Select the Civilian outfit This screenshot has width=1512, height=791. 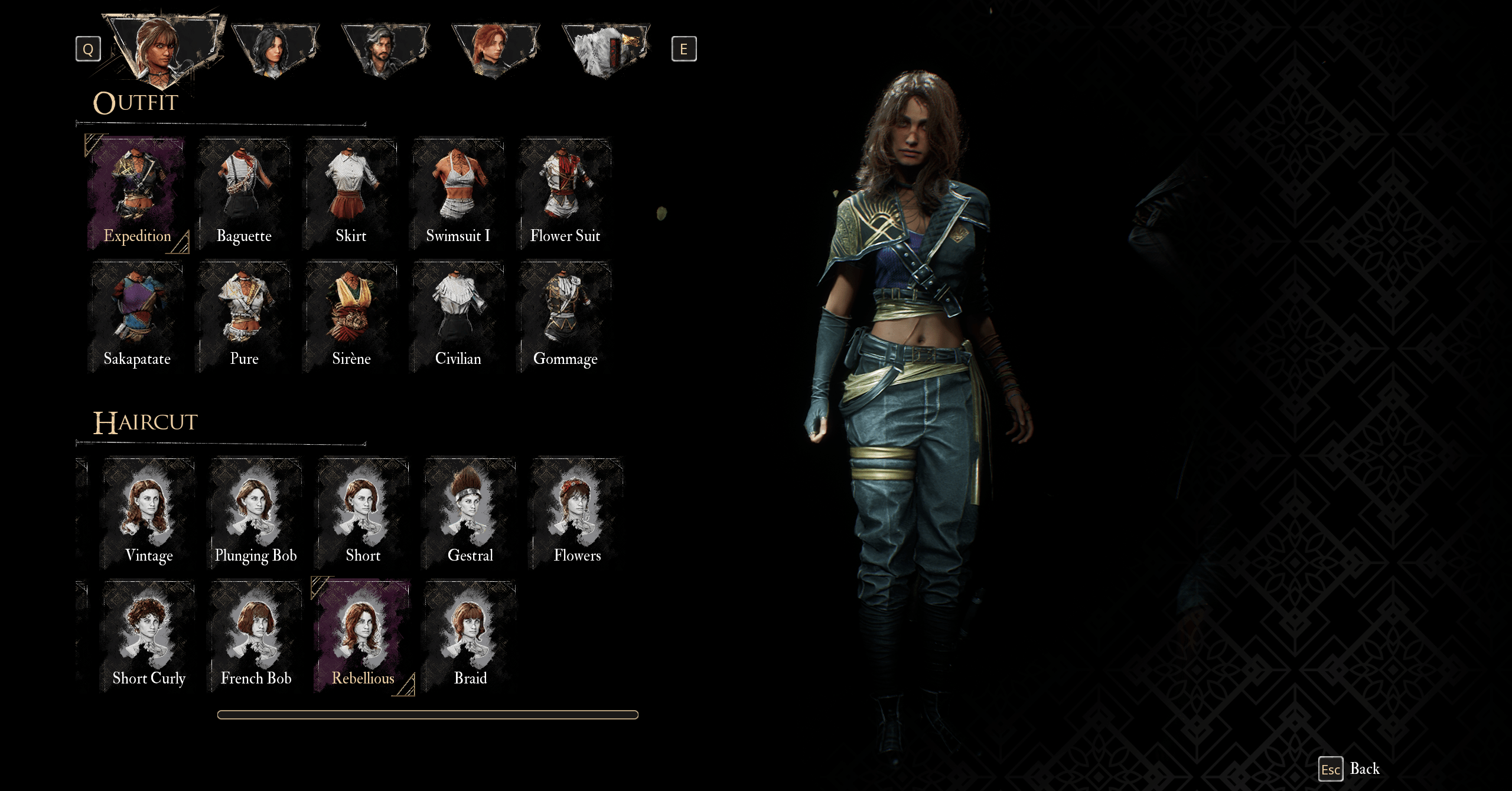point(458,316)
